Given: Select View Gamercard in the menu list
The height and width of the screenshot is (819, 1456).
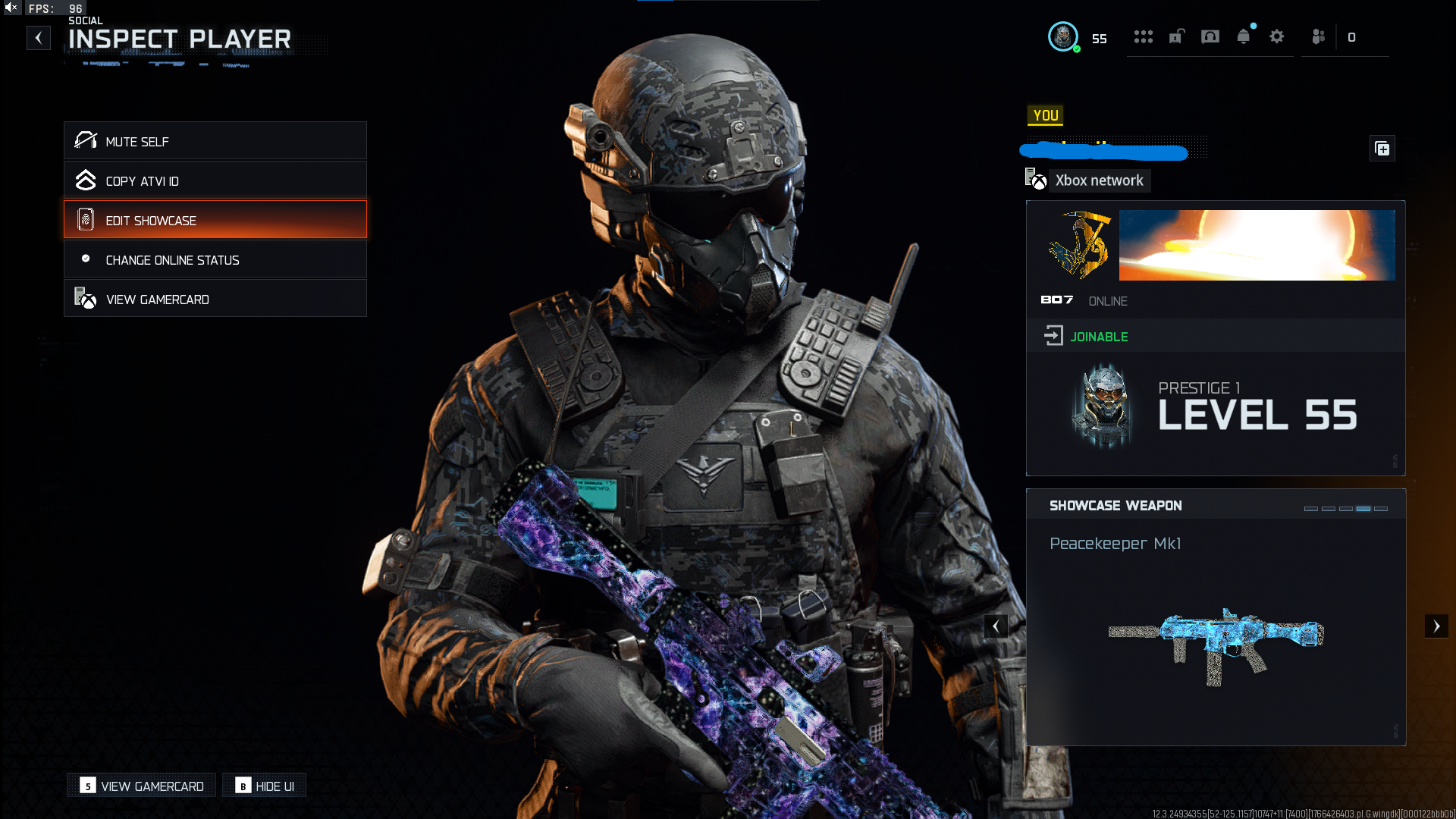Looking at the screenshot, I should [215, 299].
